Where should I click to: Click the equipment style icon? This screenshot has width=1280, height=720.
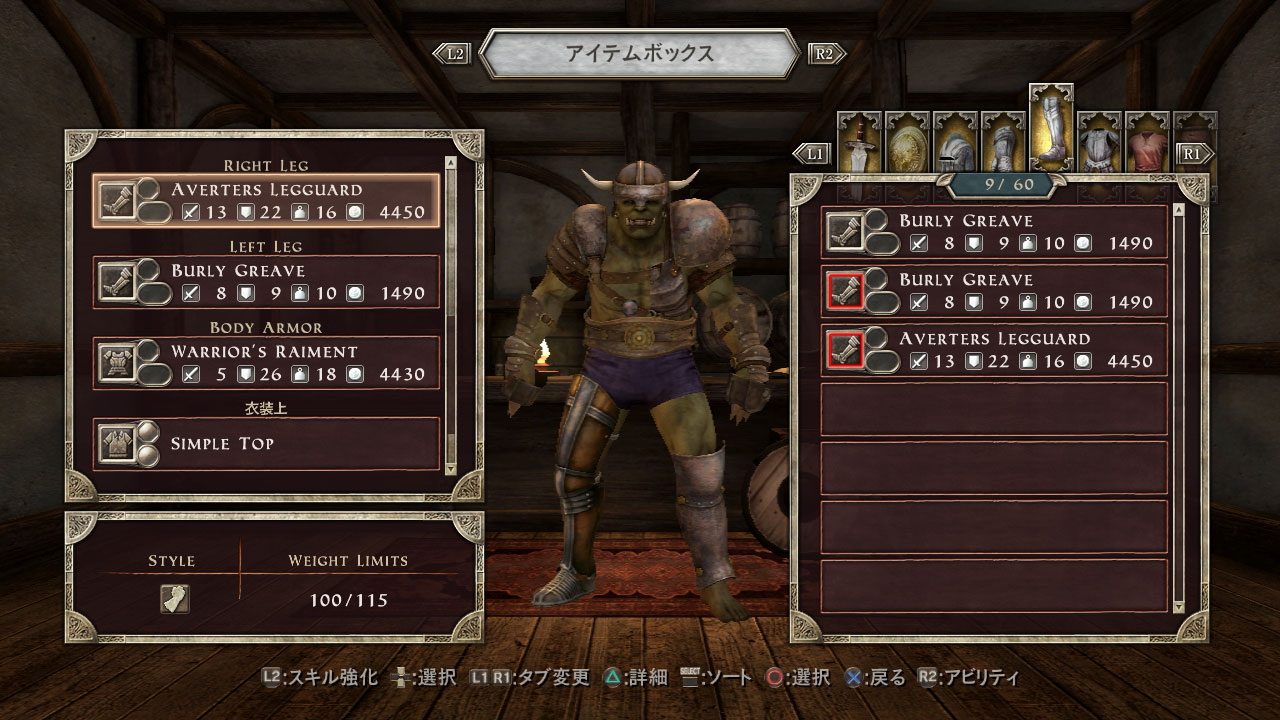pos(175,599)
